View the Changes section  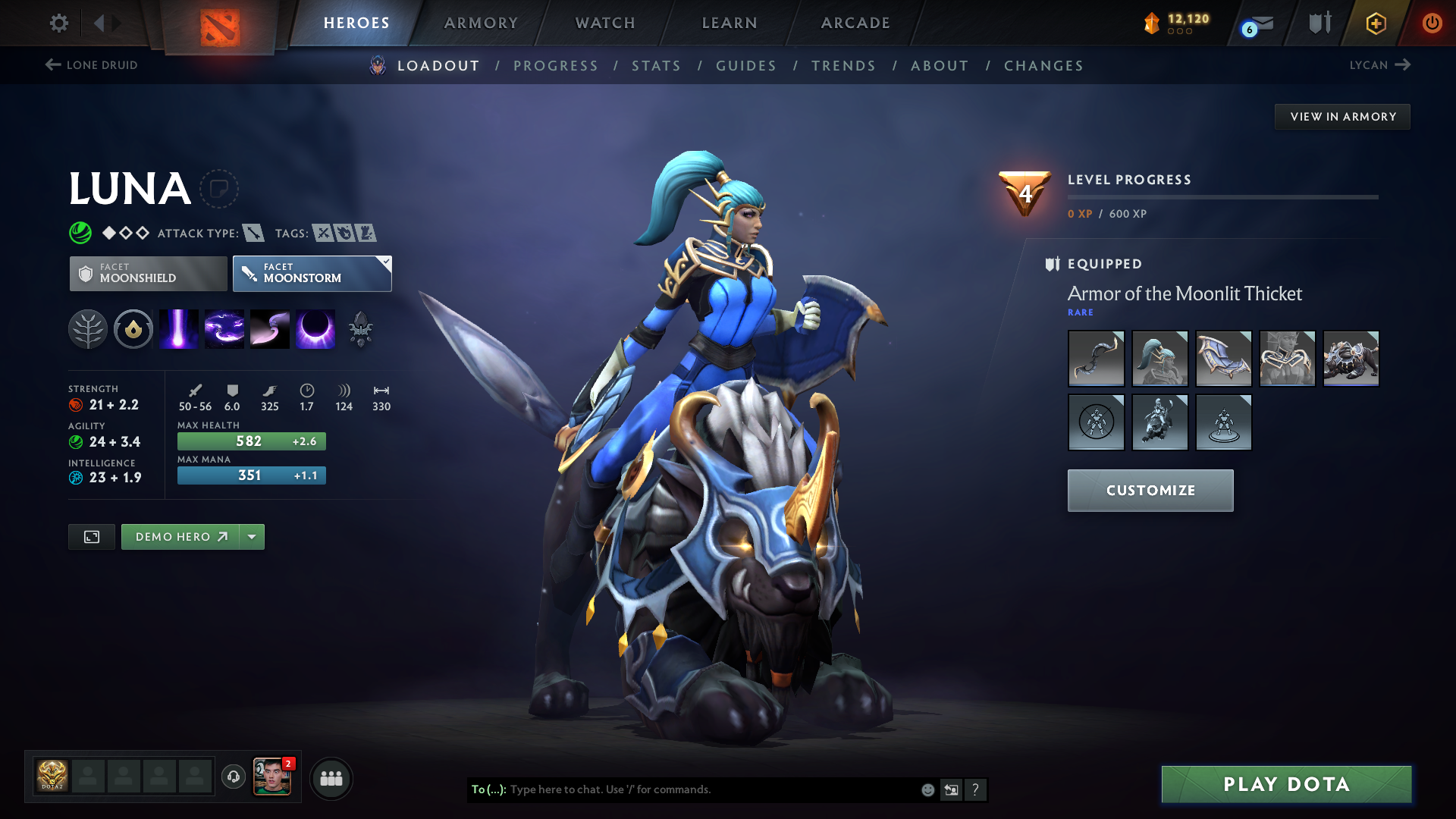pos(1043,66)
